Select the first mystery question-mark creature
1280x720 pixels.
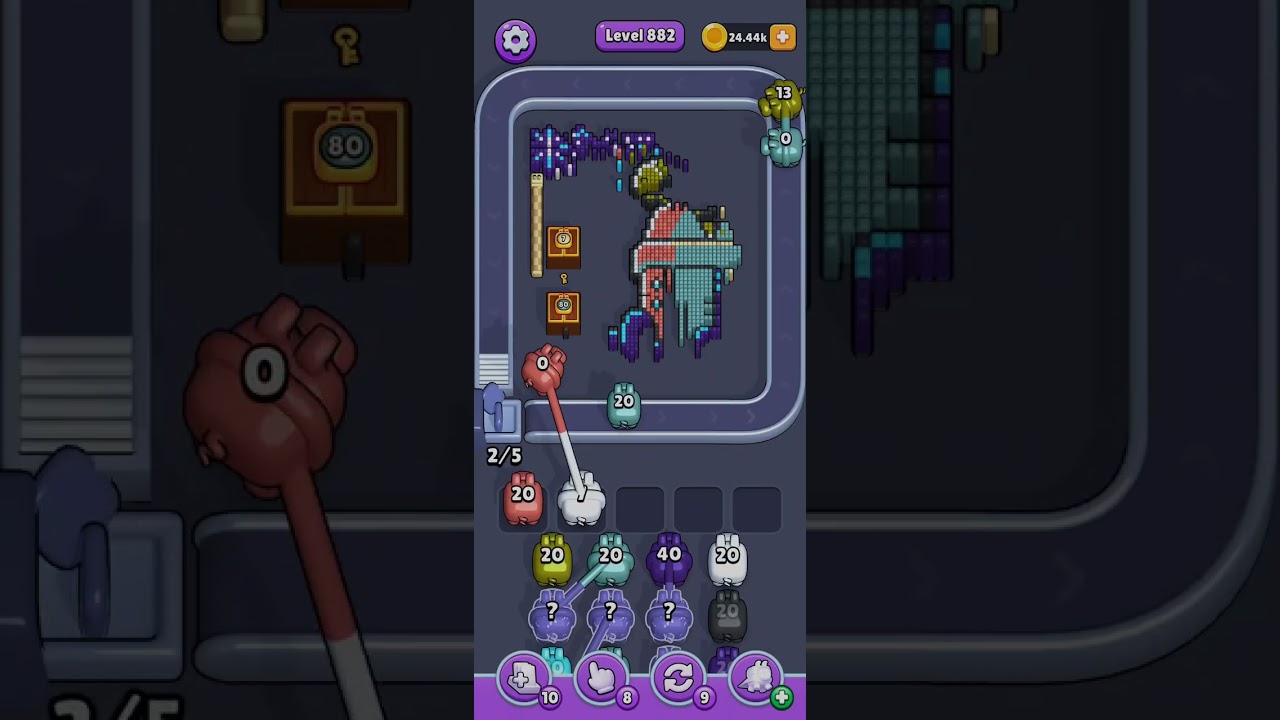[553, 613]
